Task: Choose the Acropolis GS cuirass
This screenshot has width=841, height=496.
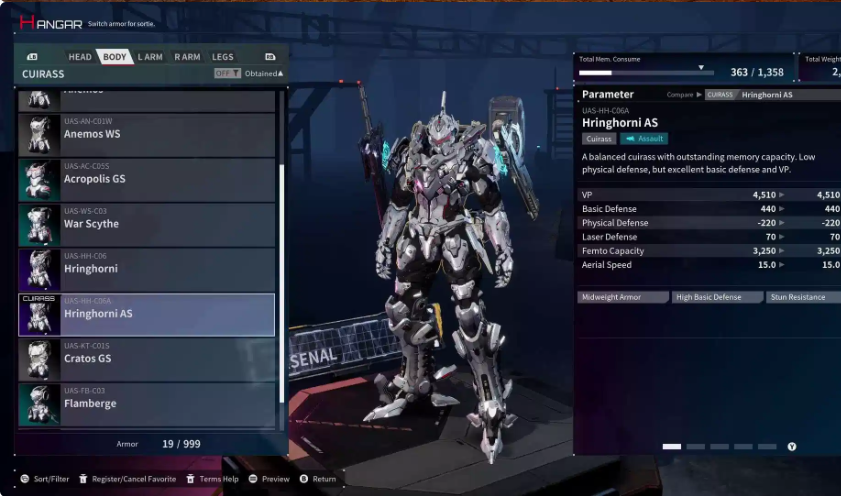Action: click(x=147, y=179)
